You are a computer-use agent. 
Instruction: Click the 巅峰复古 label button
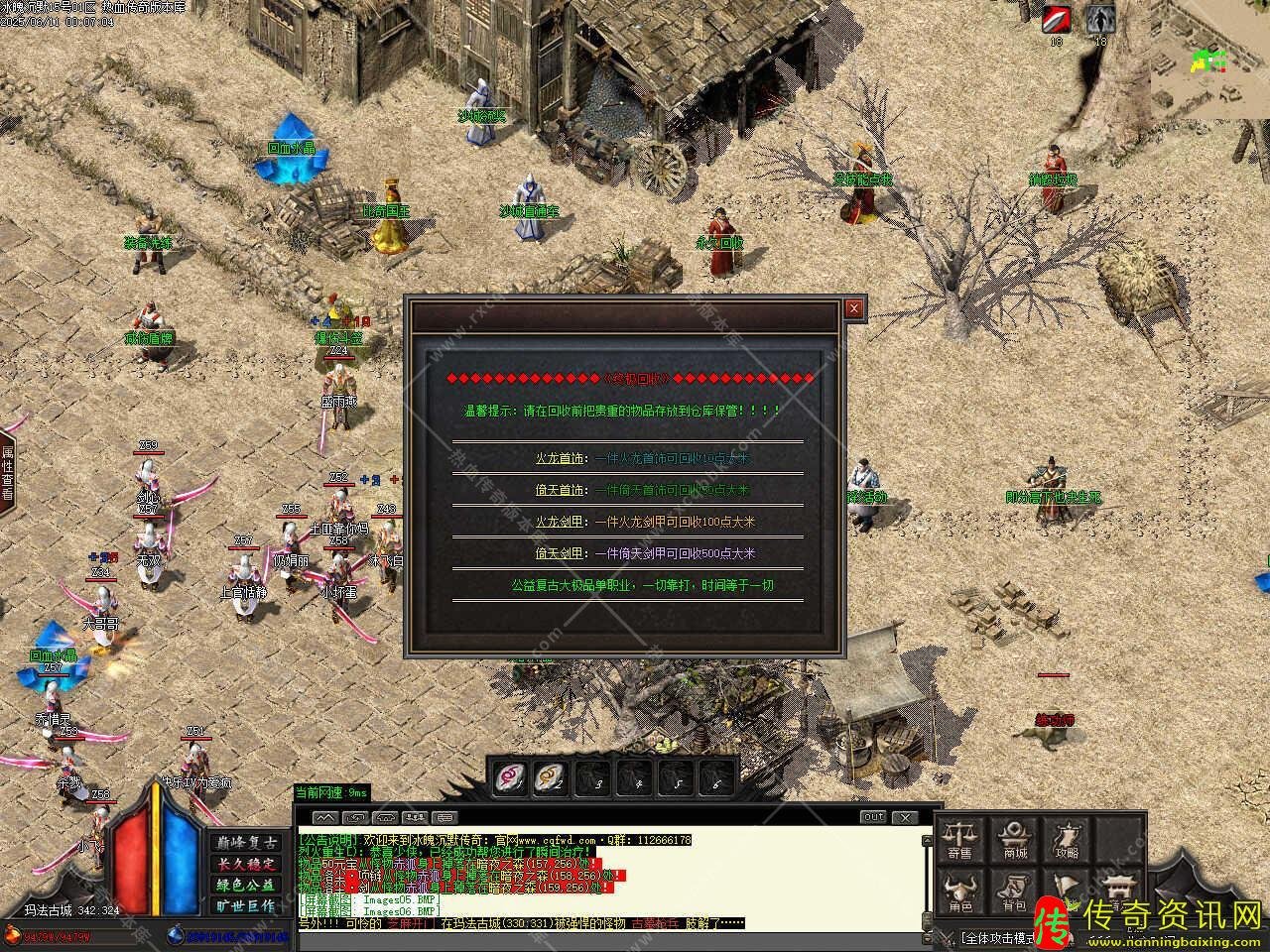coord(244,842)
